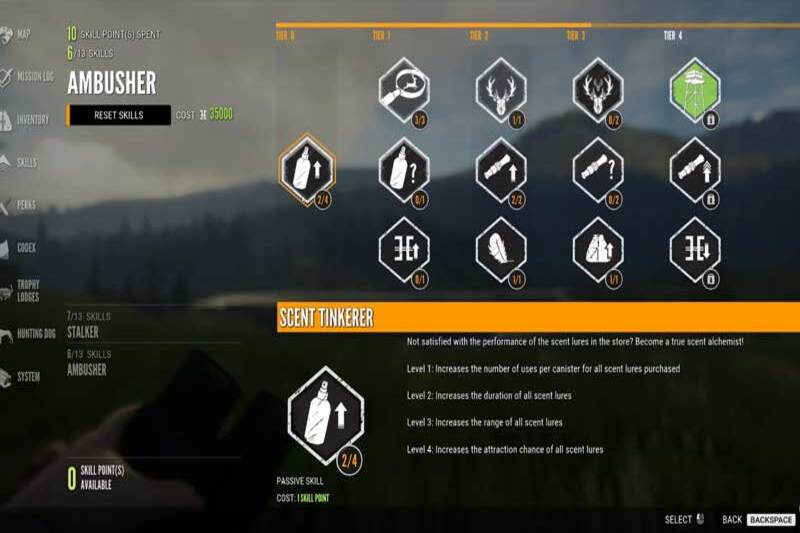Image resolution: width=800 pixels, height=533 pixels.
Task: Choose the tier 2 deer head skill
Action: pos(501,91)
